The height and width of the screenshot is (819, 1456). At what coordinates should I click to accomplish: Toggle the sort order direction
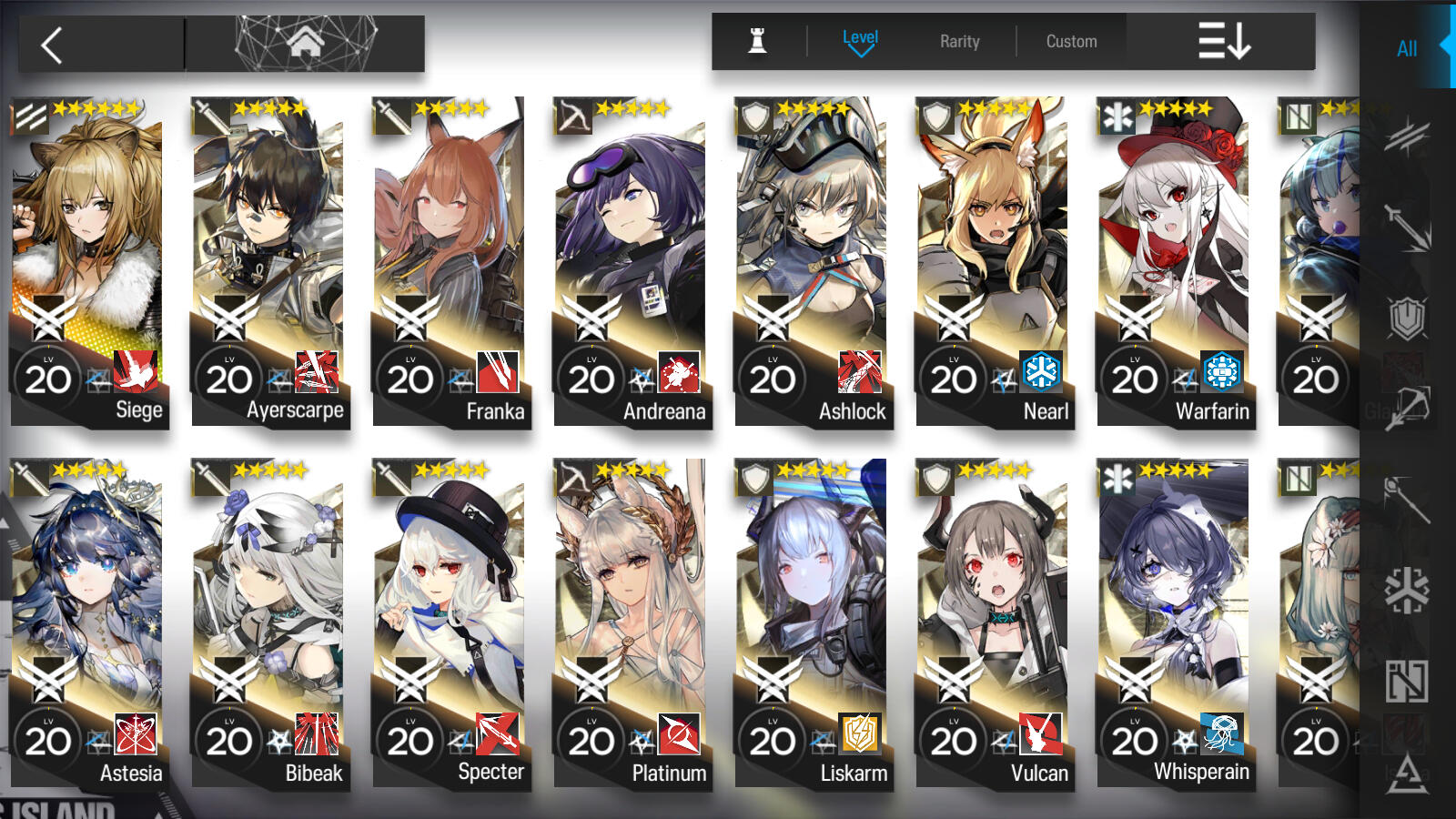[1223, 41]
